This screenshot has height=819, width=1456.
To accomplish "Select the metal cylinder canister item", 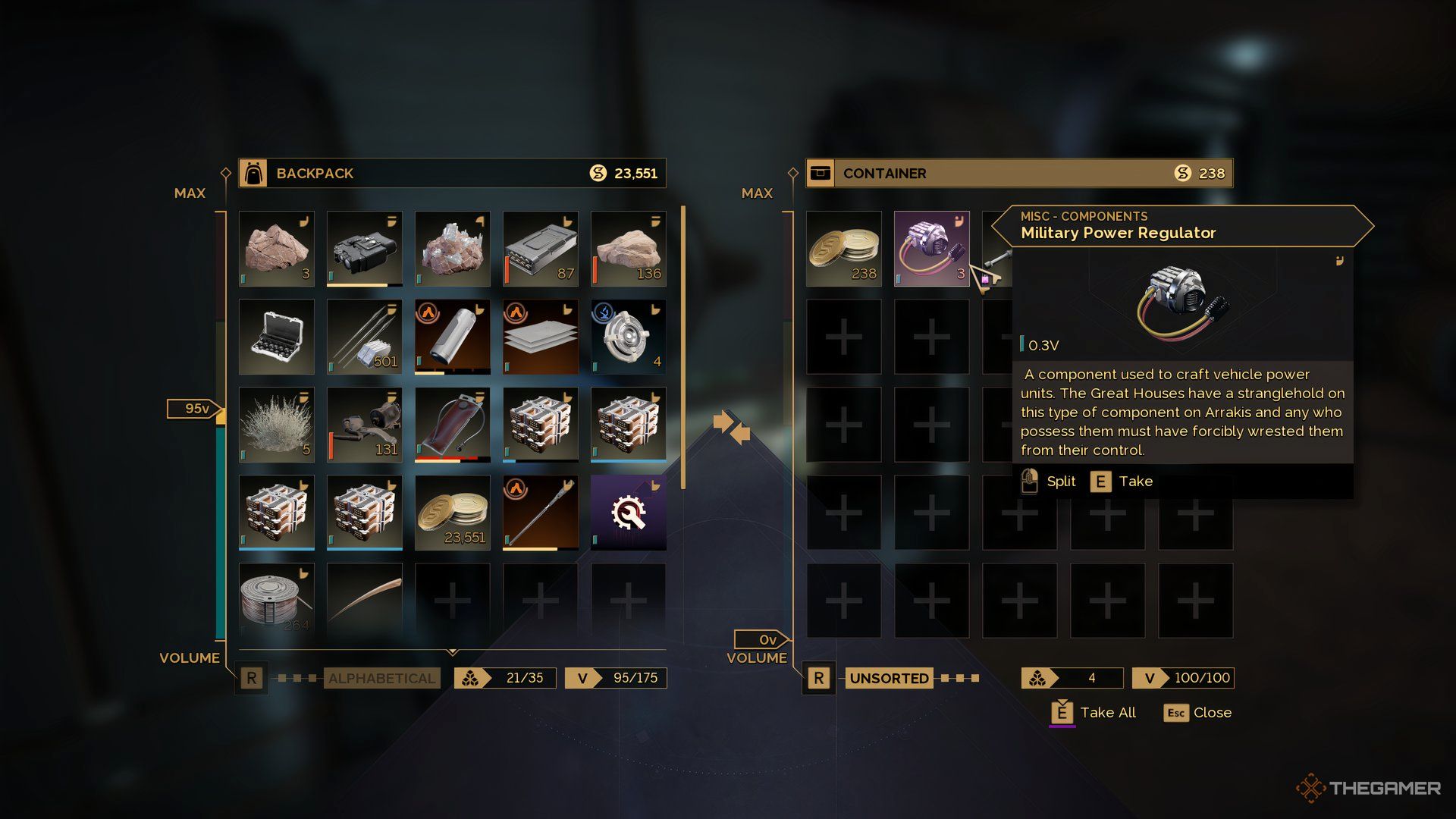I will [452, 337].
